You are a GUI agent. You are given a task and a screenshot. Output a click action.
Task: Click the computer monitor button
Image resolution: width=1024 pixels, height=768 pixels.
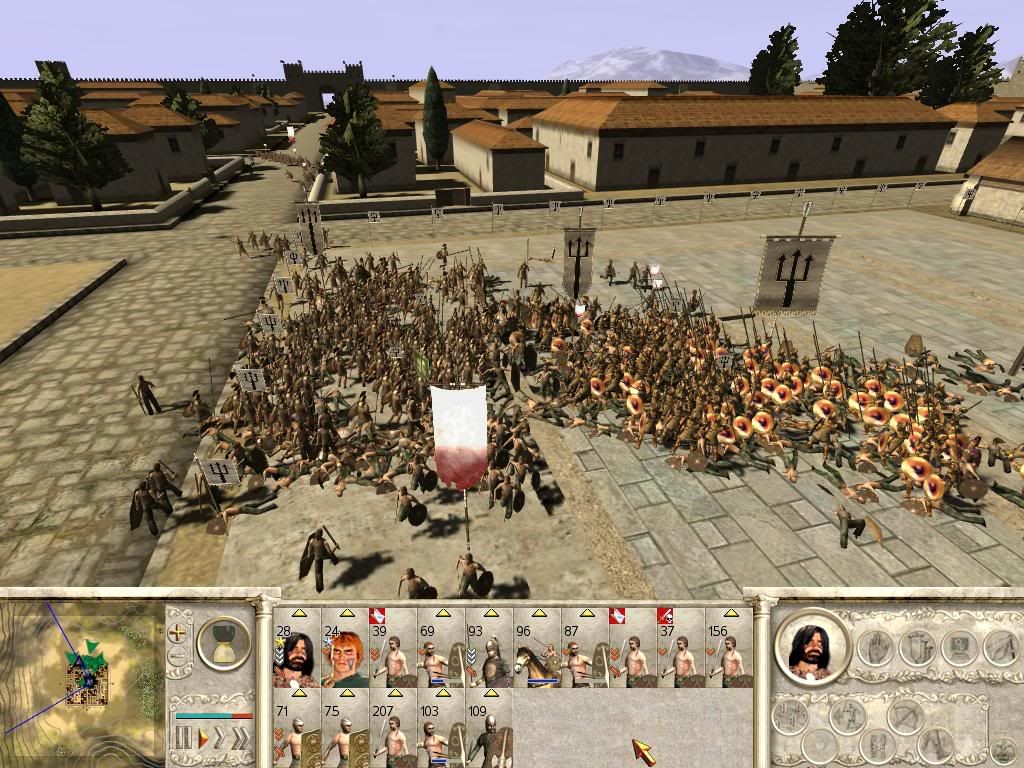click(x=958, y=648)
